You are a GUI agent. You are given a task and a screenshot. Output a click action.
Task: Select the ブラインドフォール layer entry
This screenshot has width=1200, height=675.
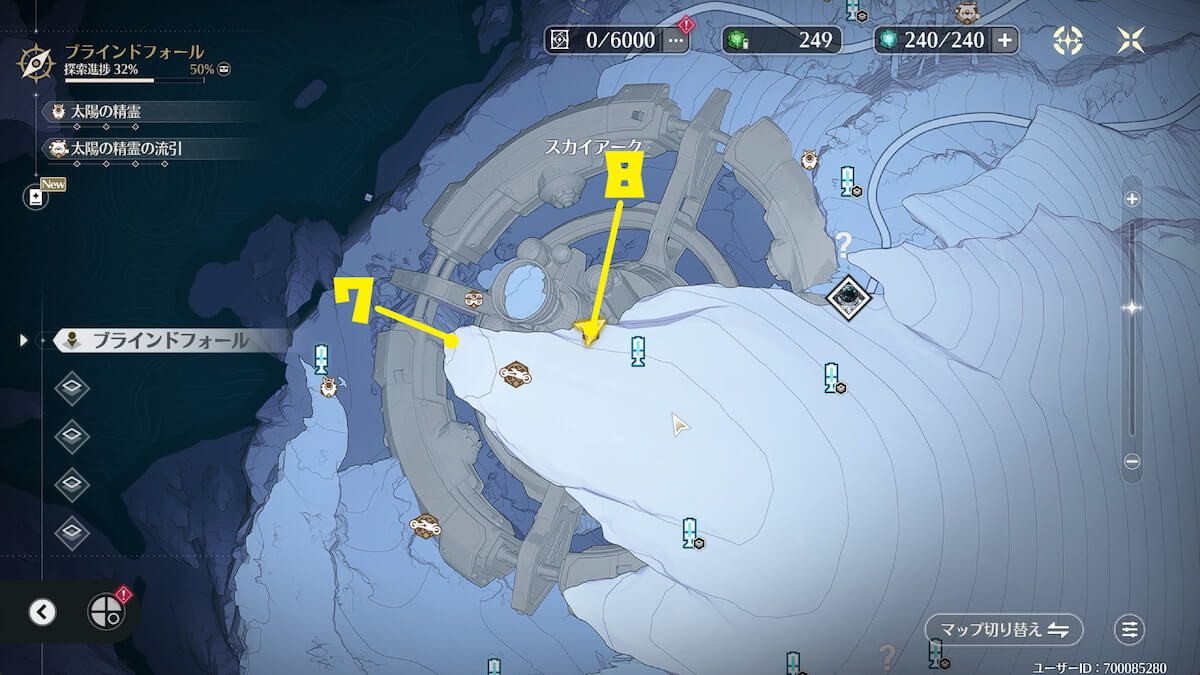(160, 341)
